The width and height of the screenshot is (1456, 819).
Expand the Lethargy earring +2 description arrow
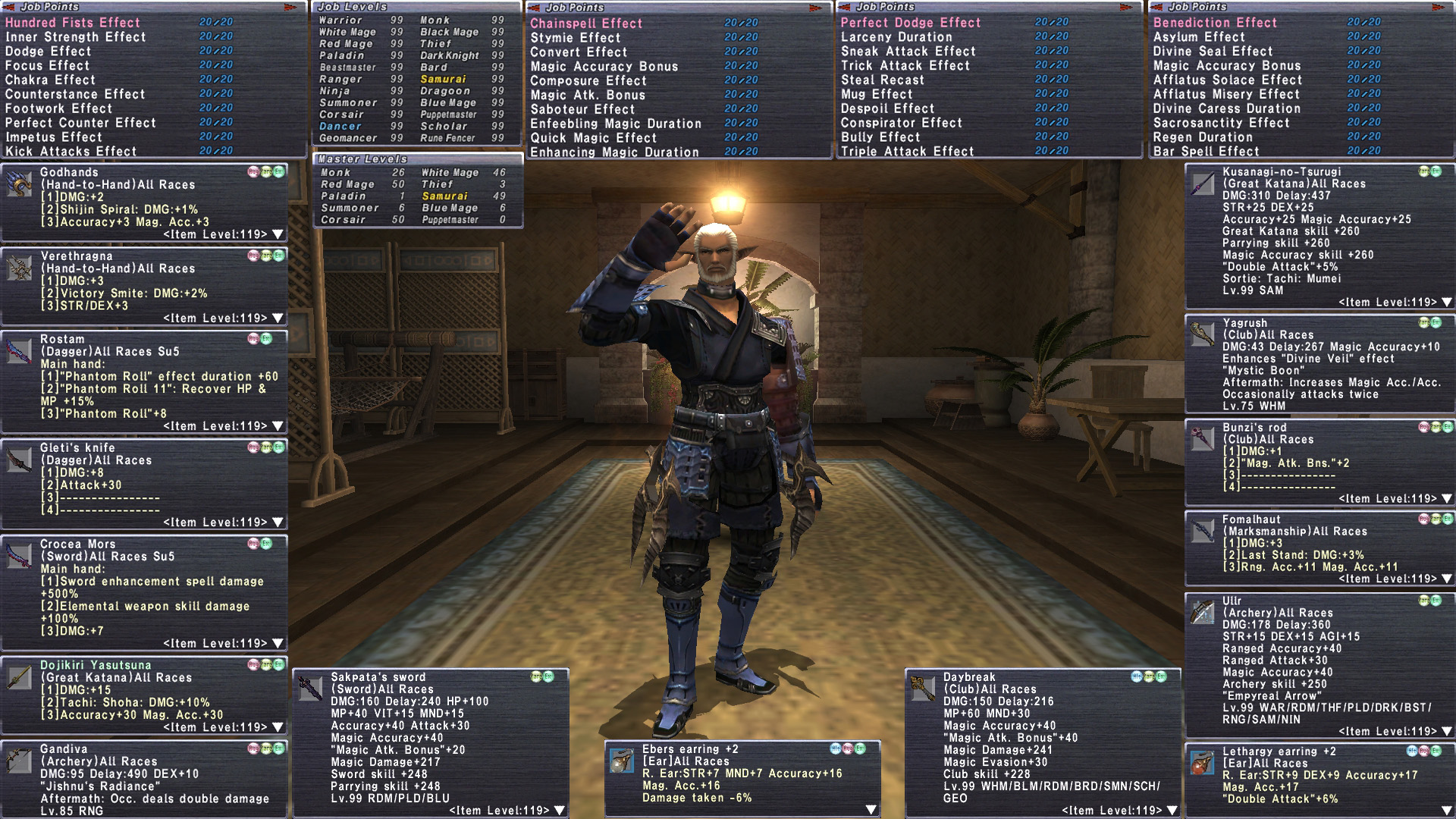click(x=1447, y=810)
